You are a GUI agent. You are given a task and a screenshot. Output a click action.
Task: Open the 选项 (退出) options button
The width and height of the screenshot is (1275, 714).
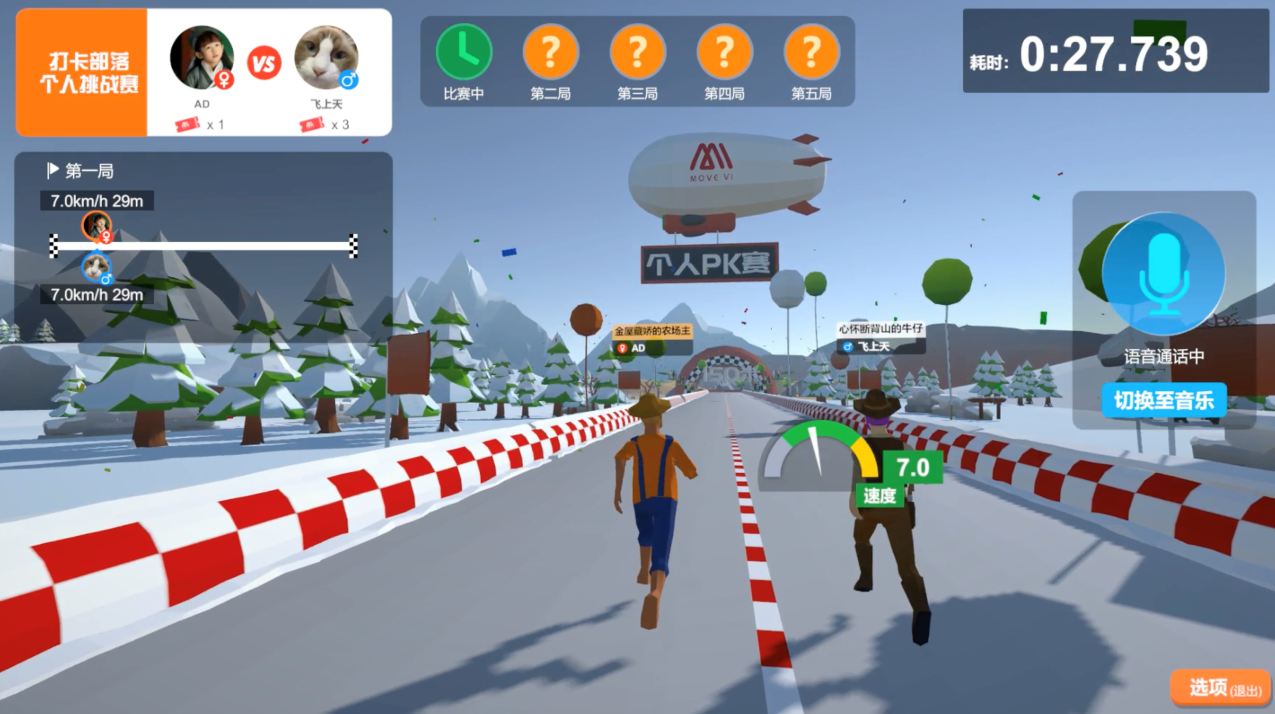tap(1220, 688)
